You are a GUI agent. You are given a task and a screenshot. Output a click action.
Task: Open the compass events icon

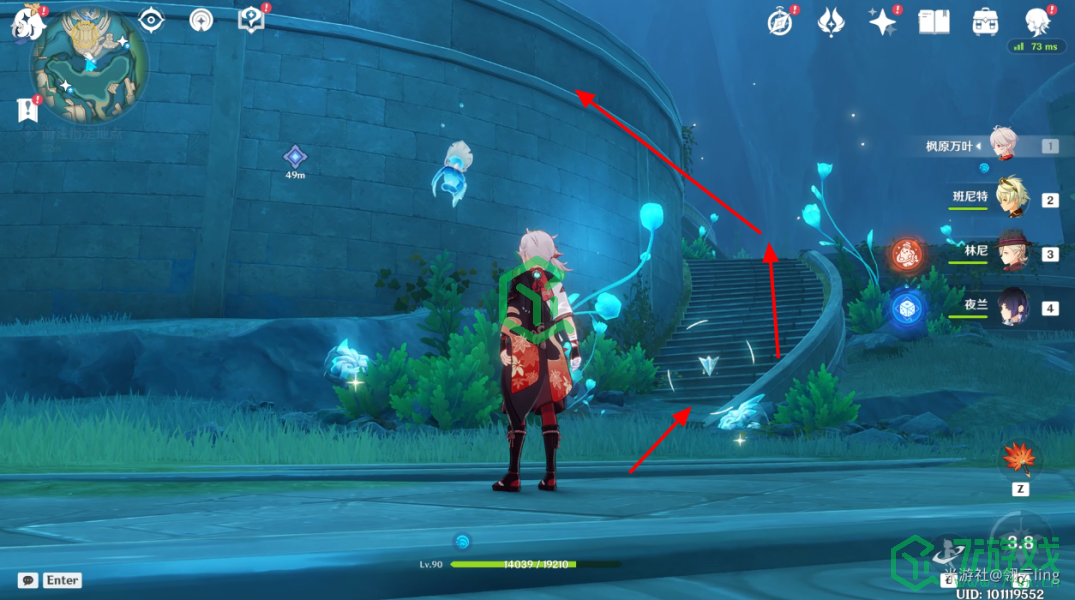coord(780,21)
